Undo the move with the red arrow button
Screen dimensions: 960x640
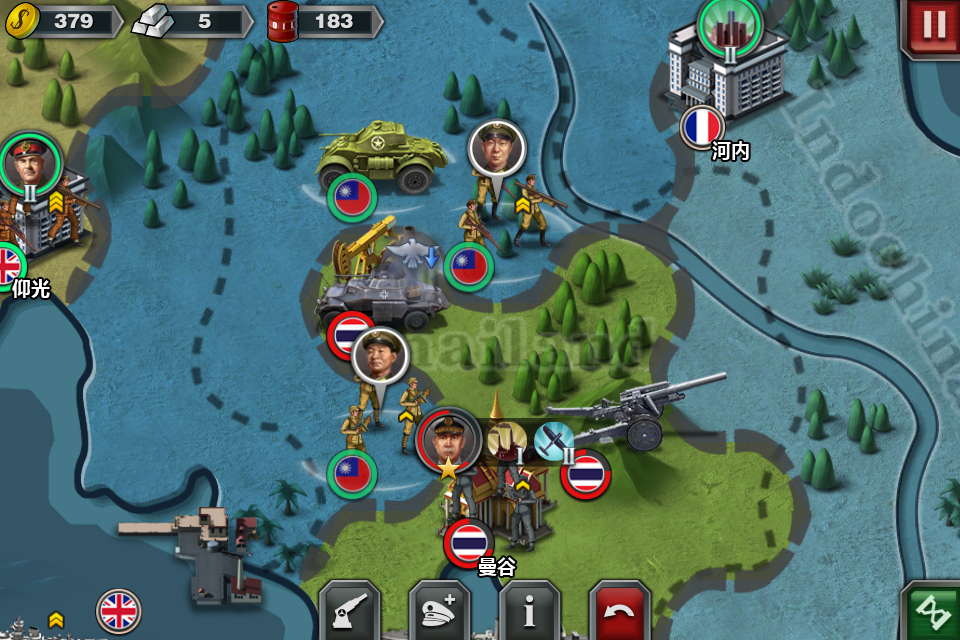click(620, 609)
